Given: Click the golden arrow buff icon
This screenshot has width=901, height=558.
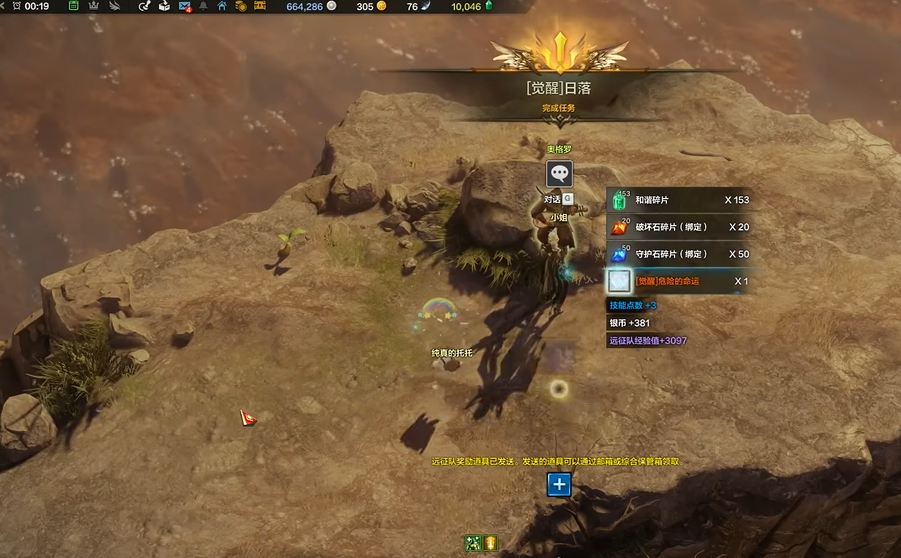Looking at the screenshot, I should (491, 543).
